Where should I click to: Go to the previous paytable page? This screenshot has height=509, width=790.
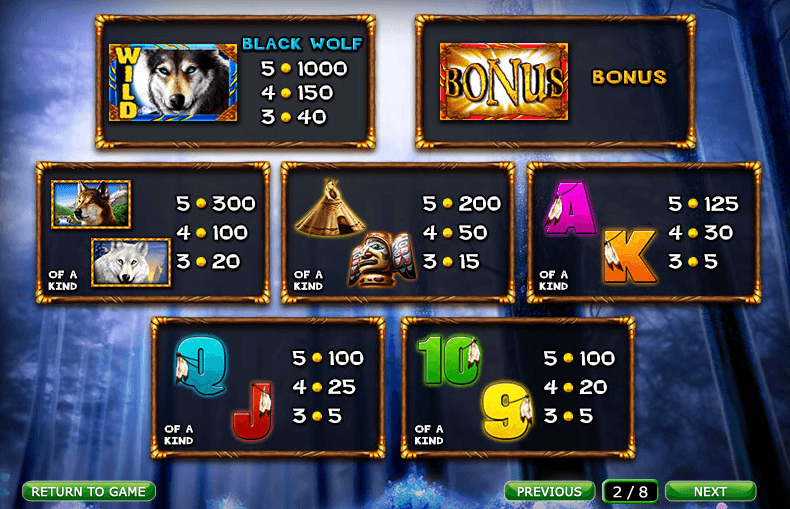pos(549,491)
